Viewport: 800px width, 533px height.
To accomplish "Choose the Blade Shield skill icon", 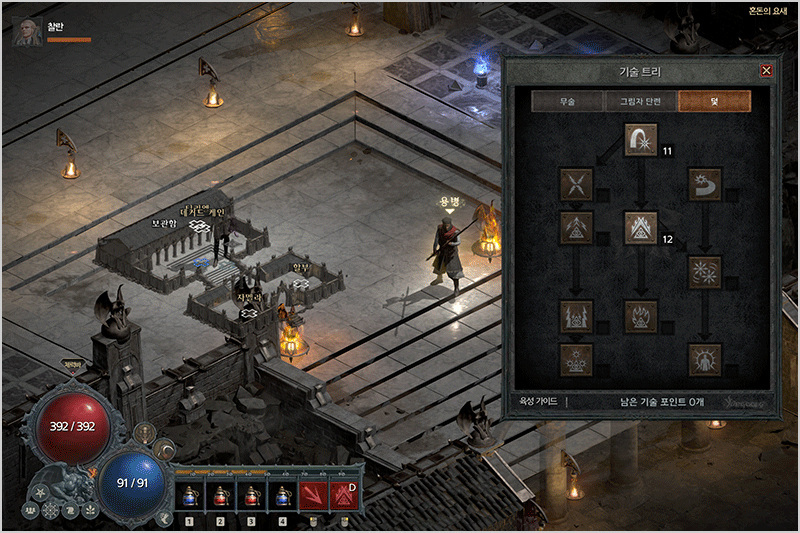I will 704,359.
